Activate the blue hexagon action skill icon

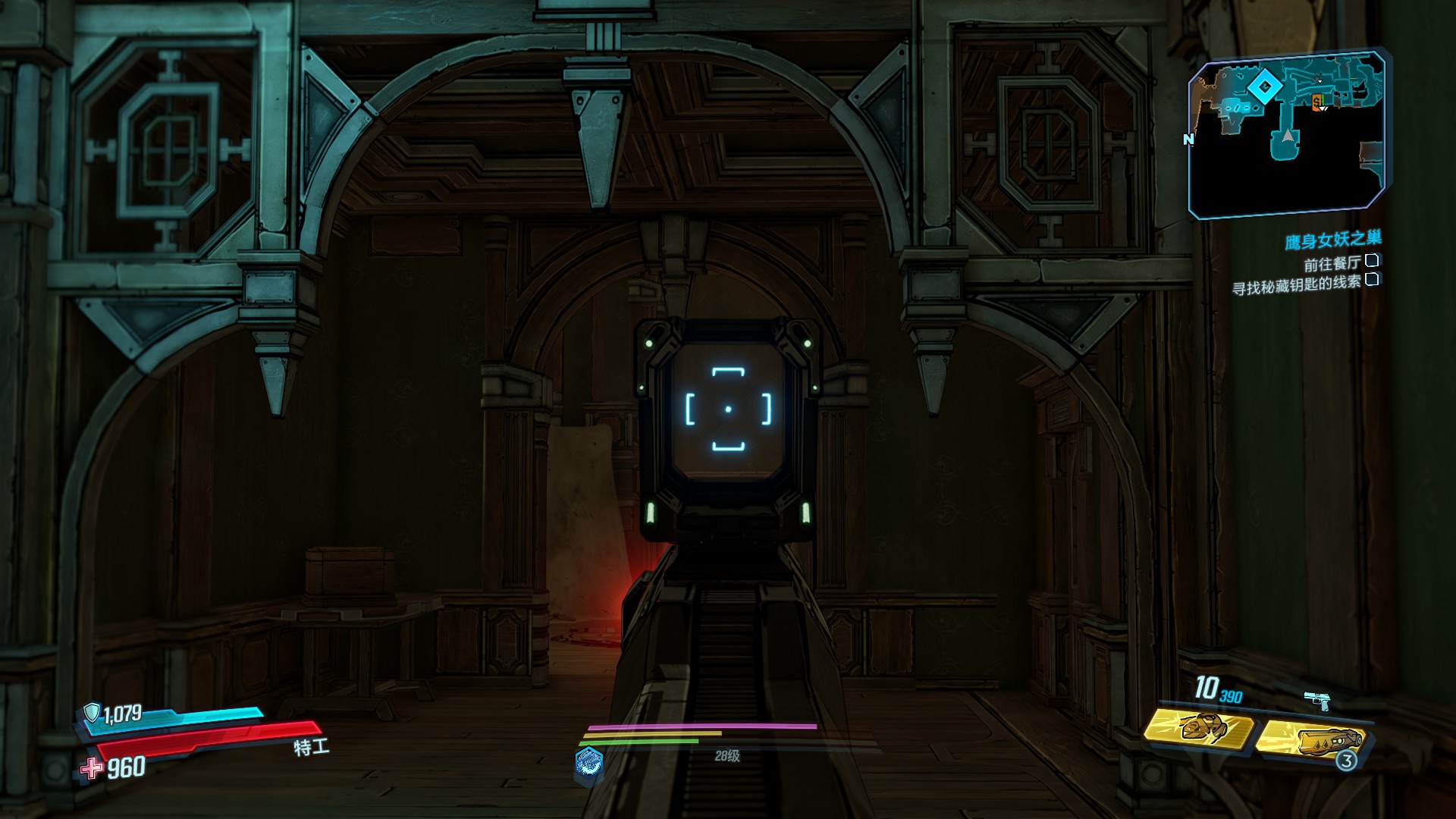point(589,762)
